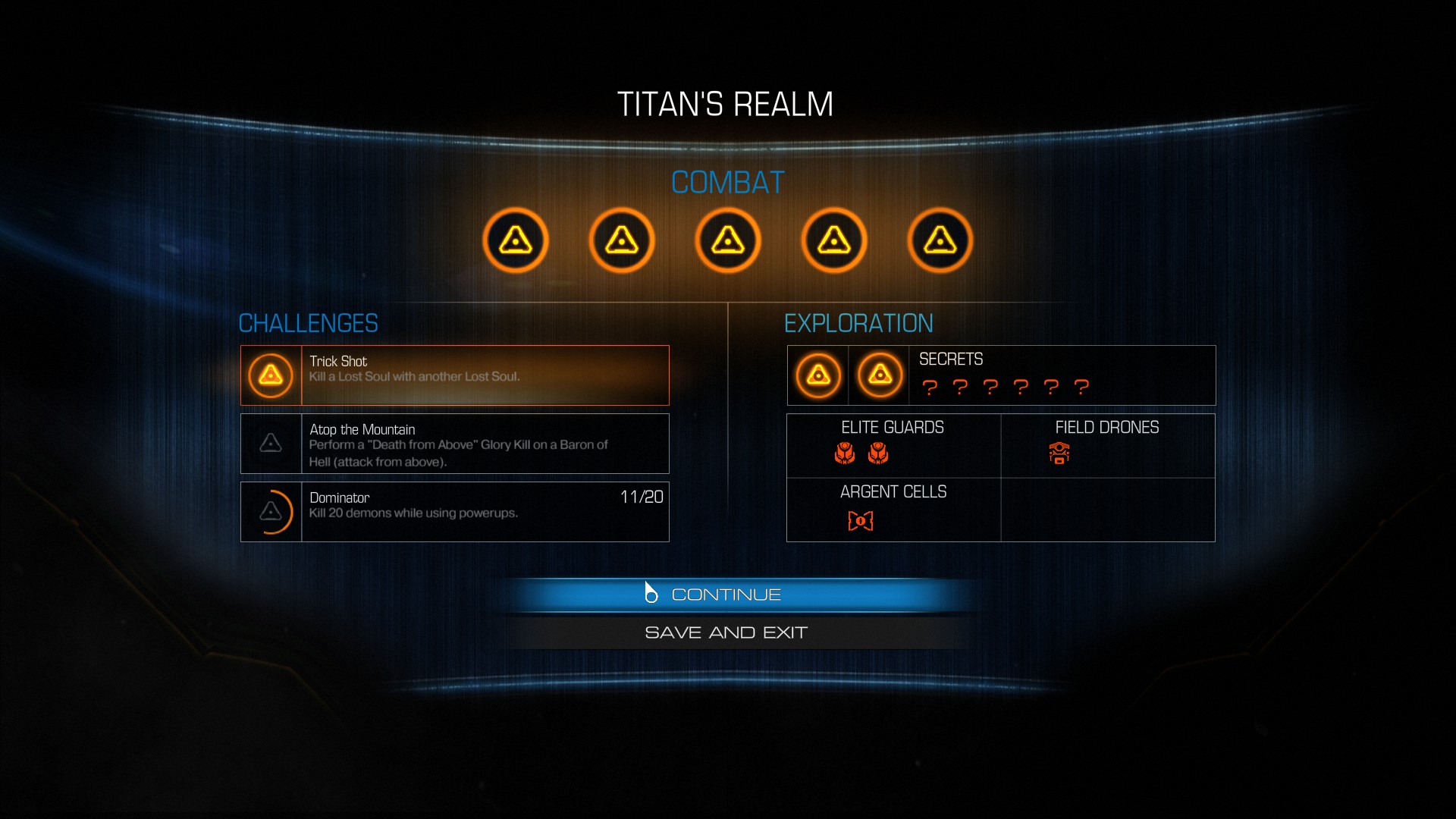Select the Elite Guards collectibles panel
The image size is (1456, 819).
[893, 445]
